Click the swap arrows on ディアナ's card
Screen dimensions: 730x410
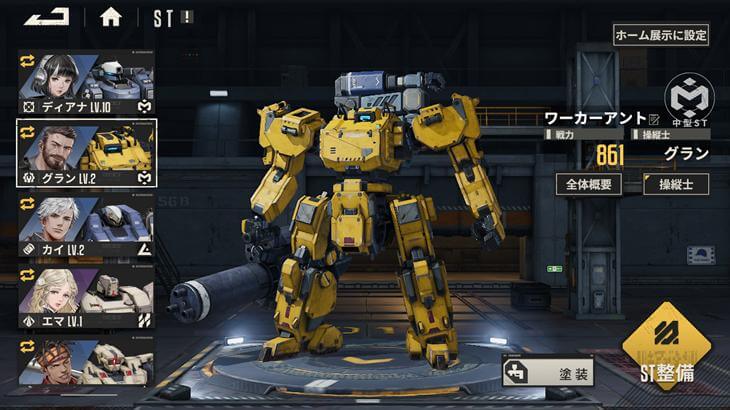[27, 60]
